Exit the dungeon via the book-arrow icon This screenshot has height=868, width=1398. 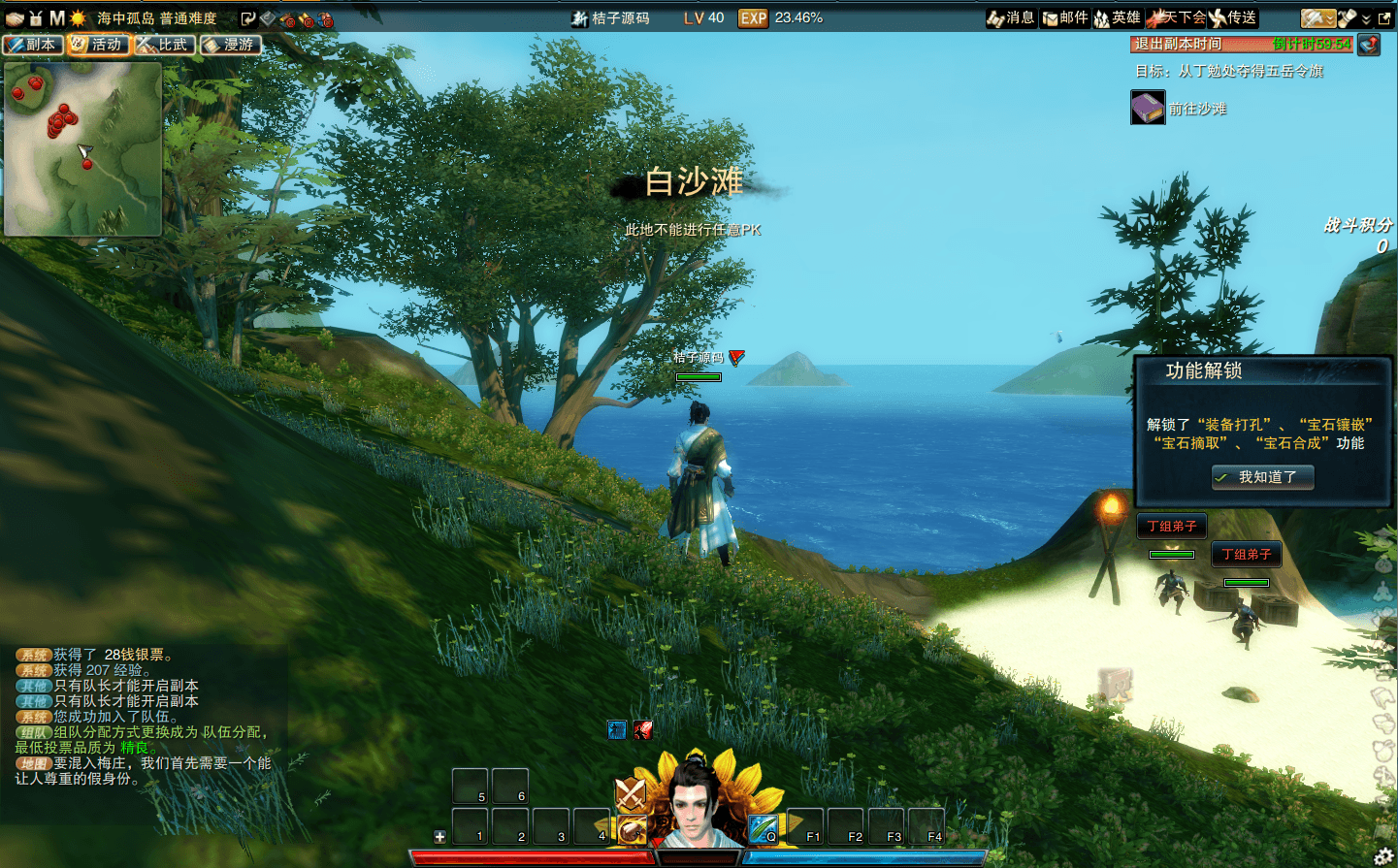(x=1368, y=44)
